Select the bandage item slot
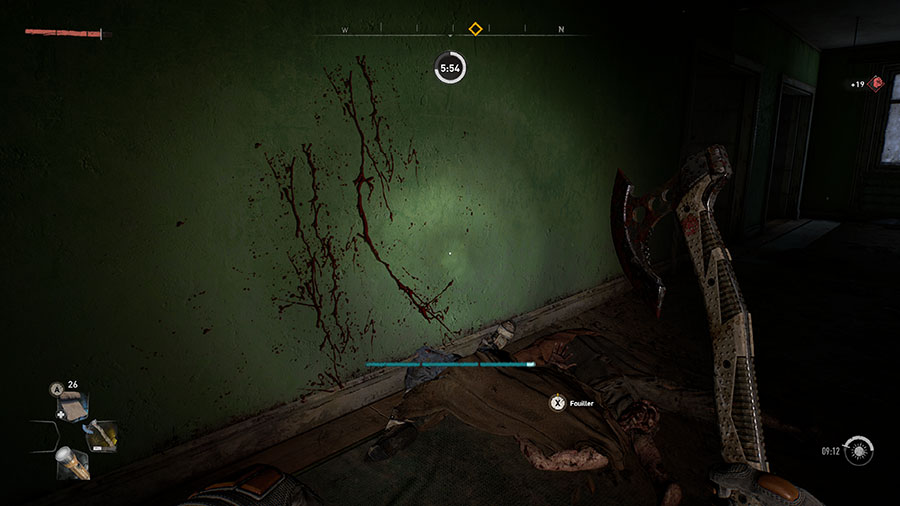This screenshot has height=506, width=900. [x=72, y=405]
